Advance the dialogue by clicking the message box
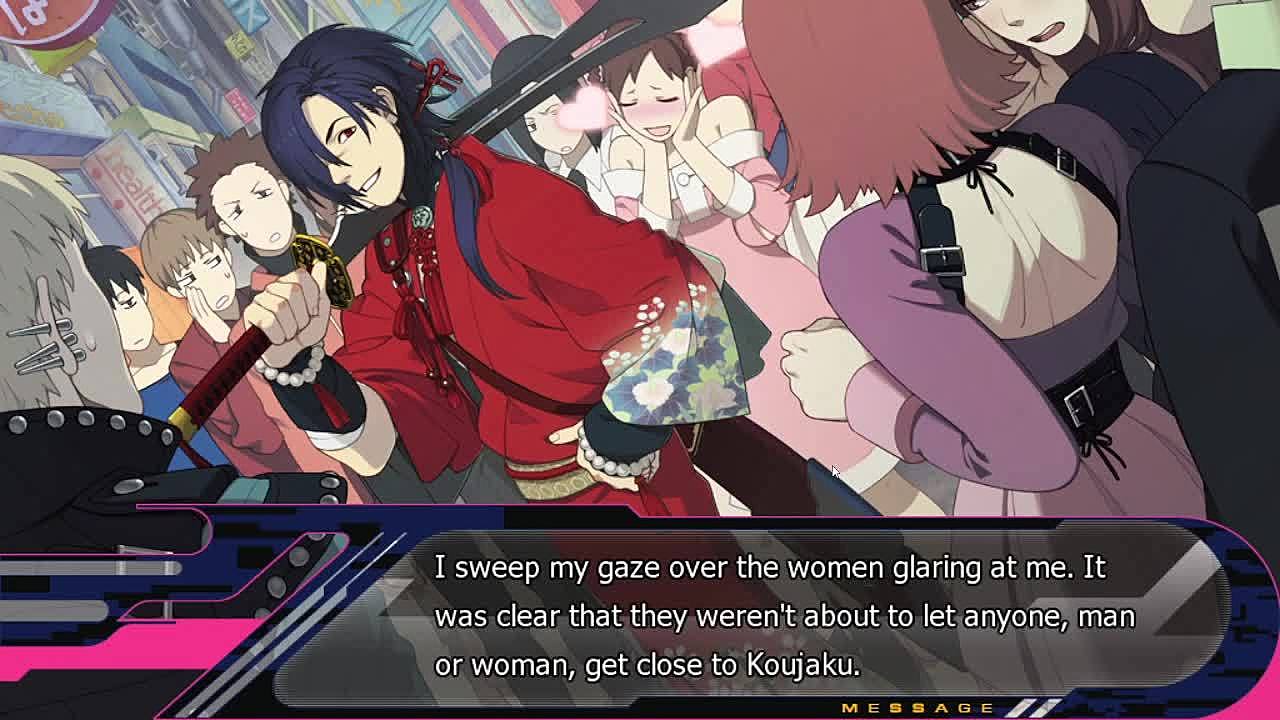 point(784,615)
